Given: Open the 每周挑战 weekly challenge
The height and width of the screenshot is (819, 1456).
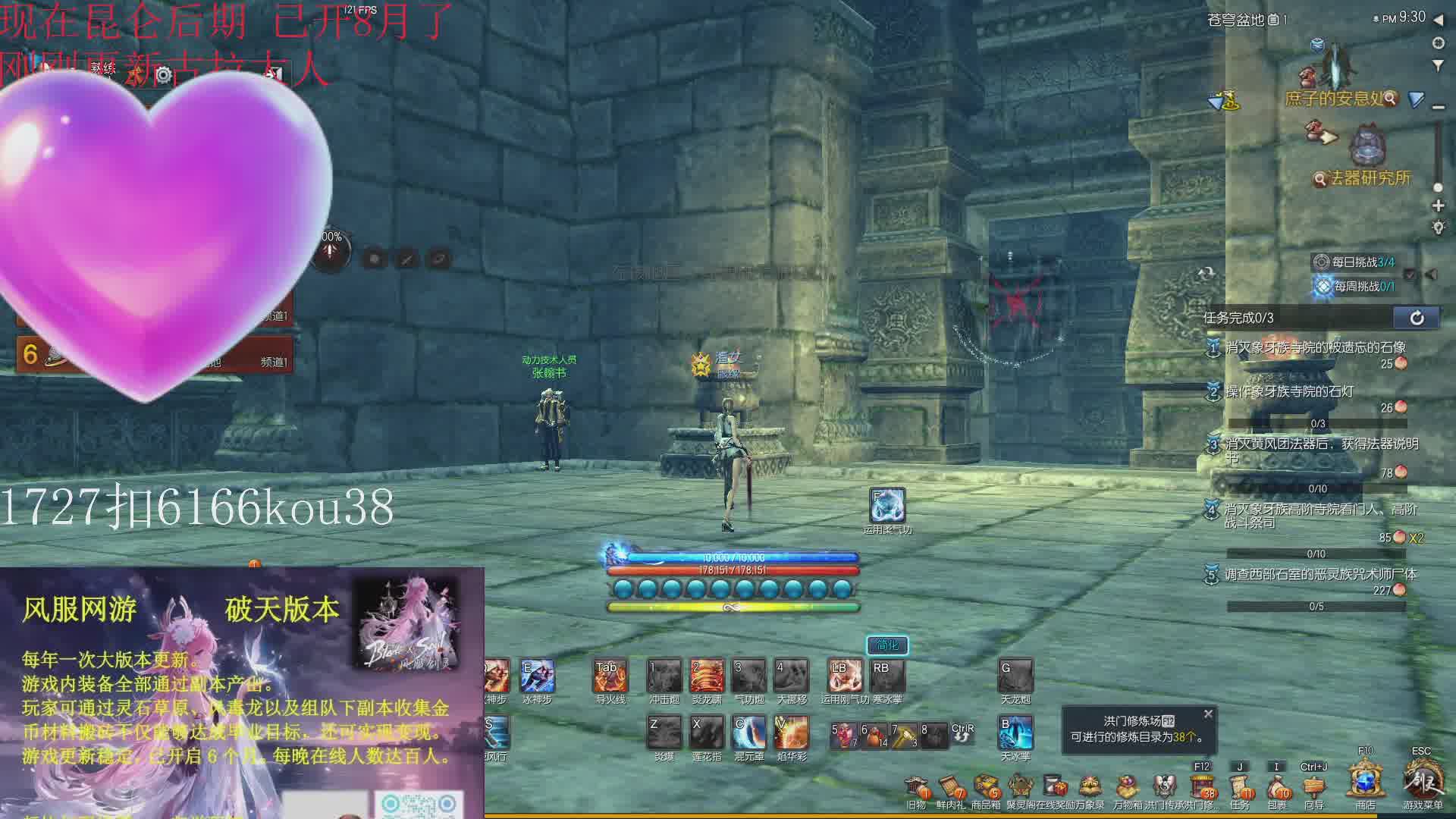Looking at the screenshot, I should 1356,287.
